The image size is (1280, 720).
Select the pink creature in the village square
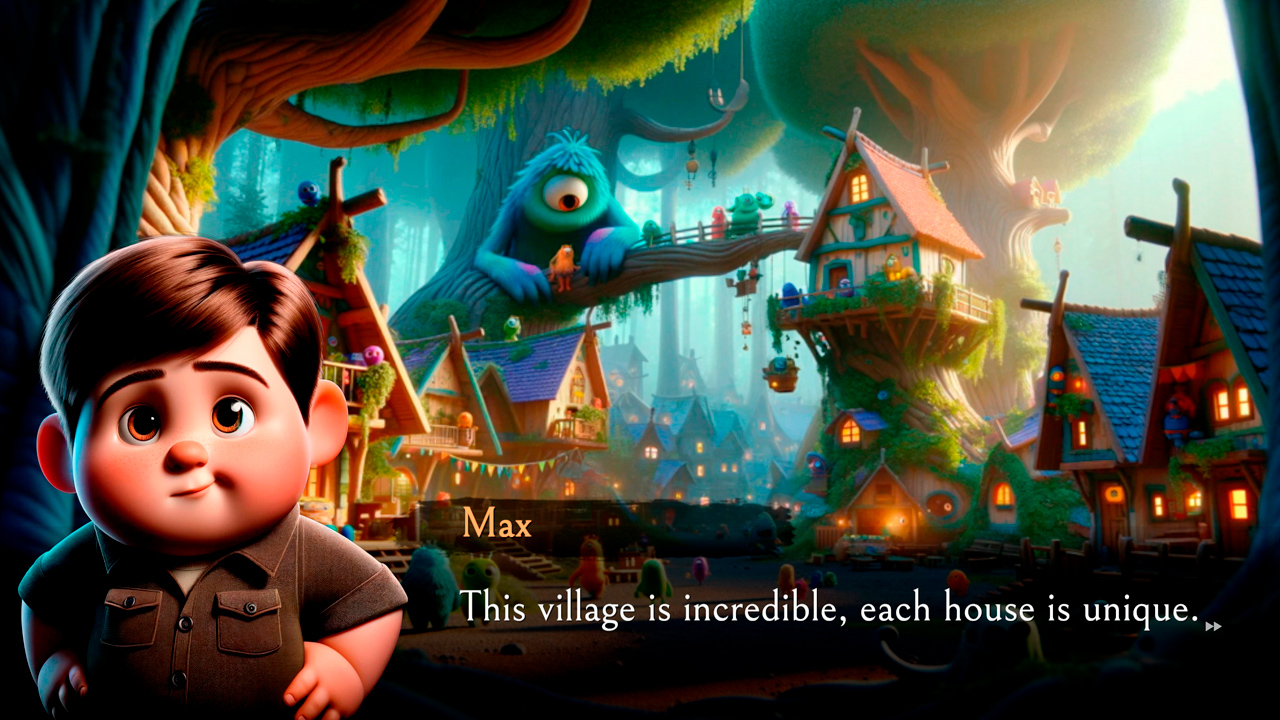click(698, 572)
